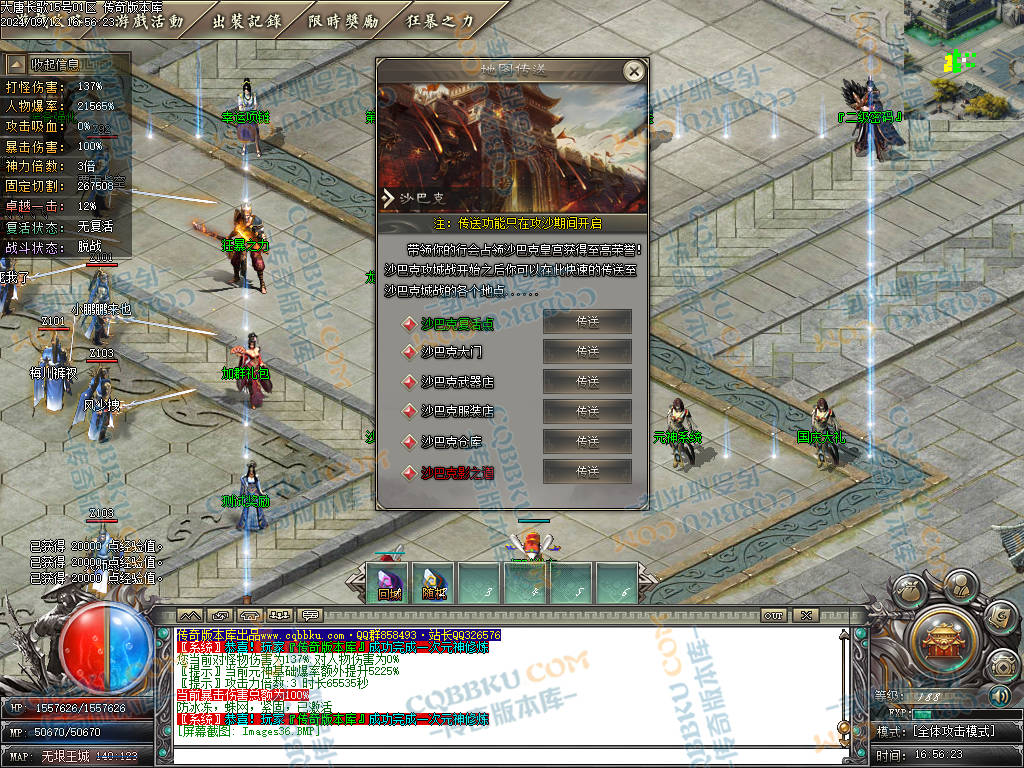Viewport: 1024px width, 768px height.
Task: Toggle the sound speaker button
Action: coord(999,696)
